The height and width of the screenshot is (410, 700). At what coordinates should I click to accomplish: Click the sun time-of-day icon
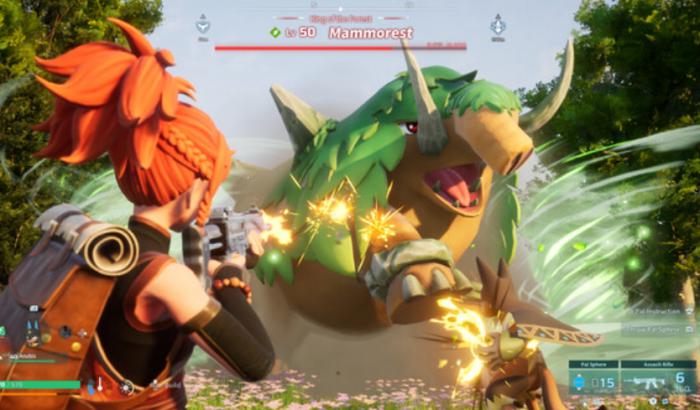click(127, 386)
